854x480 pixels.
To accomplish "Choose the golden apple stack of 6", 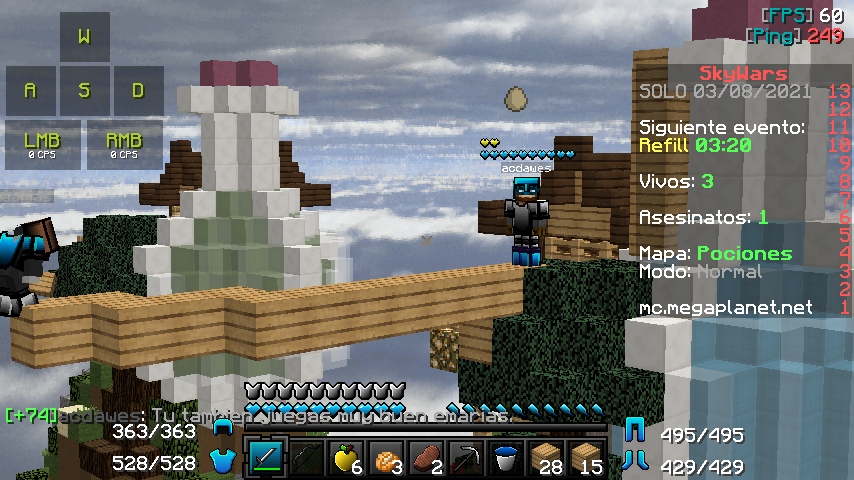I will tap(347, 460).
